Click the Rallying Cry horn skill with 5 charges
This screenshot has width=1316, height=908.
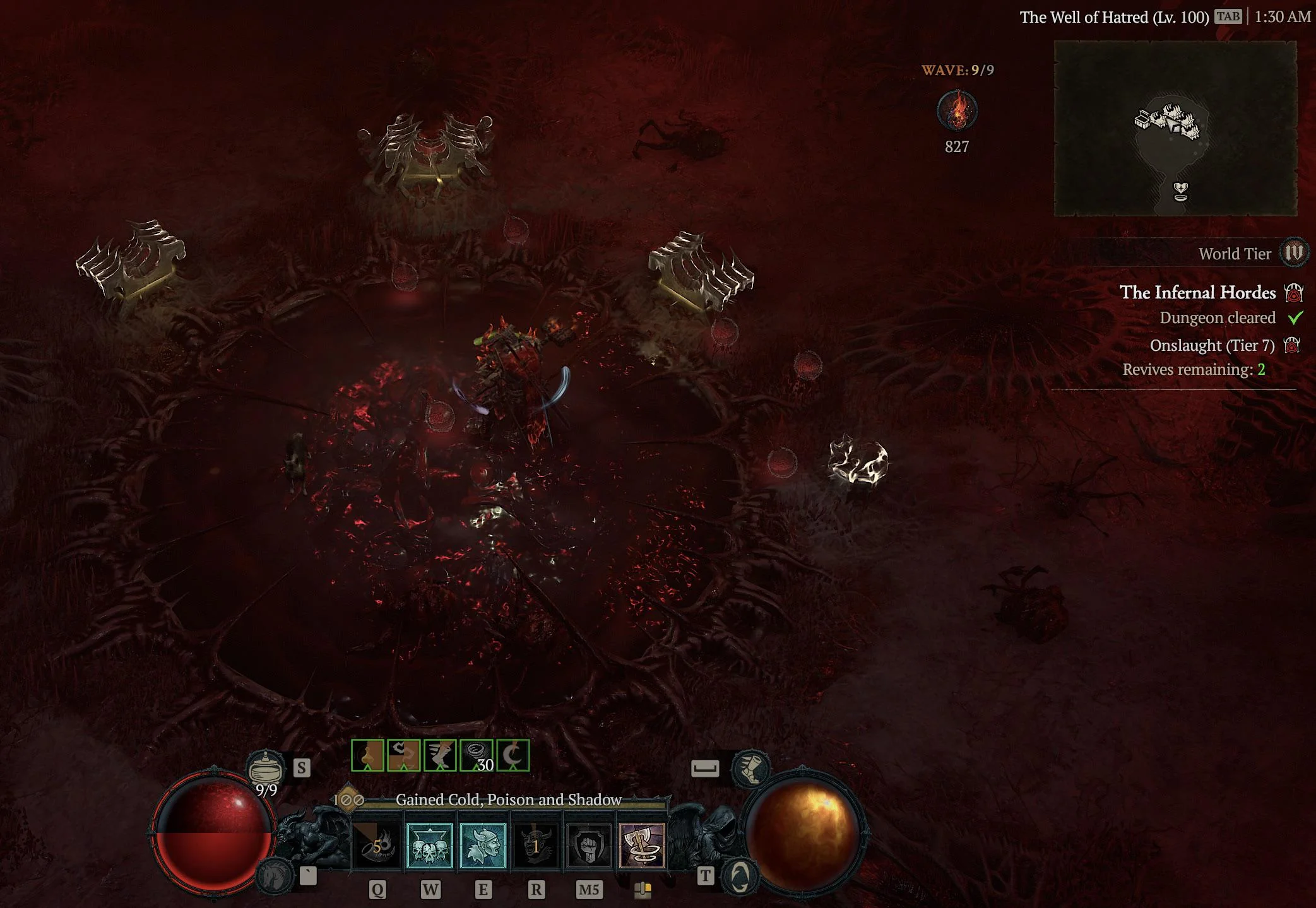pyautogui.click(x=377, y=846)
